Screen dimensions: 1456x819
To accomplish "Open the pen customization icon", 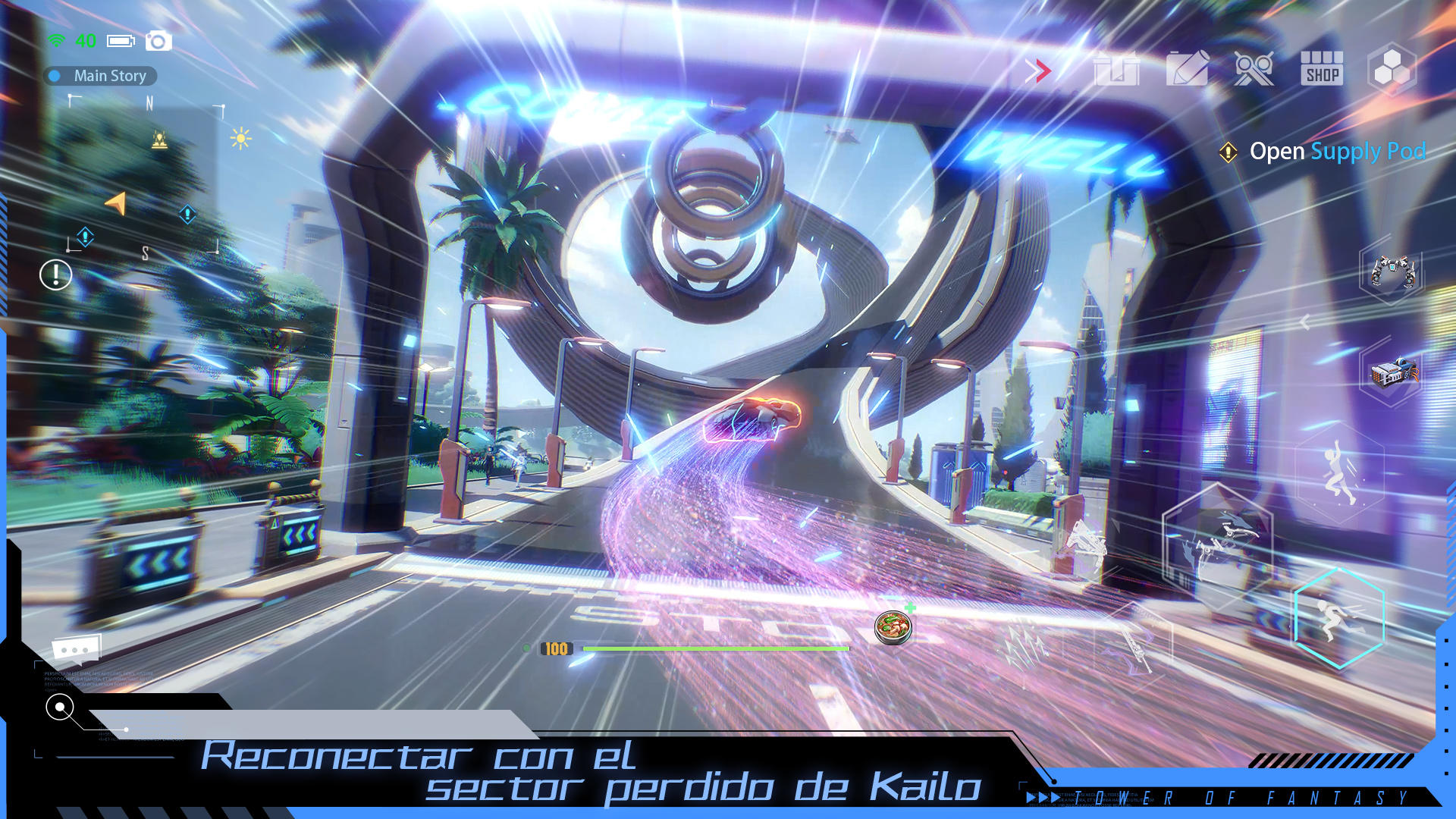I will pyautogui.click(x=1185, y=70).
